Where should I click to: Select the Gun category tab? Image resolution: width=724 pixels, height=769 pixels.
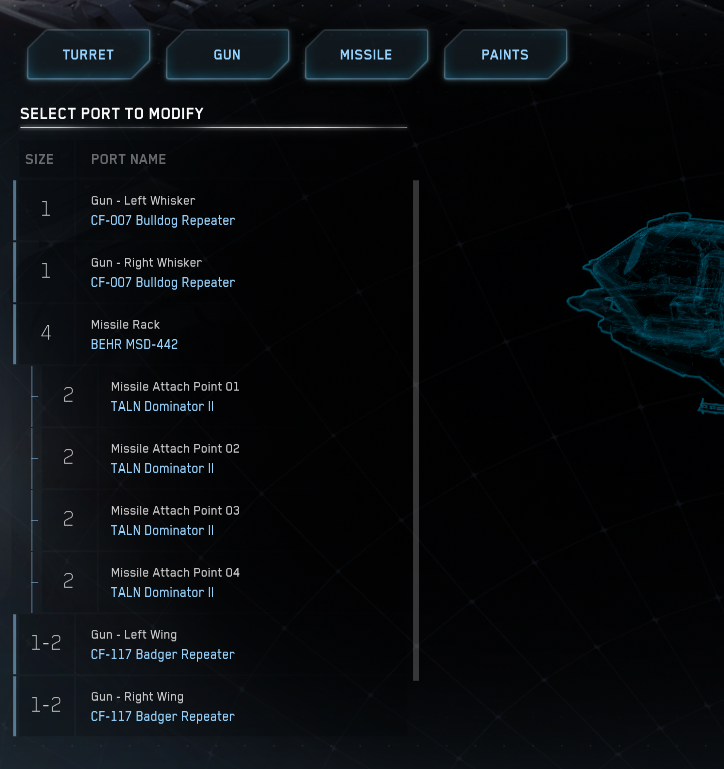pyautogui.click(x=227, y=55)
